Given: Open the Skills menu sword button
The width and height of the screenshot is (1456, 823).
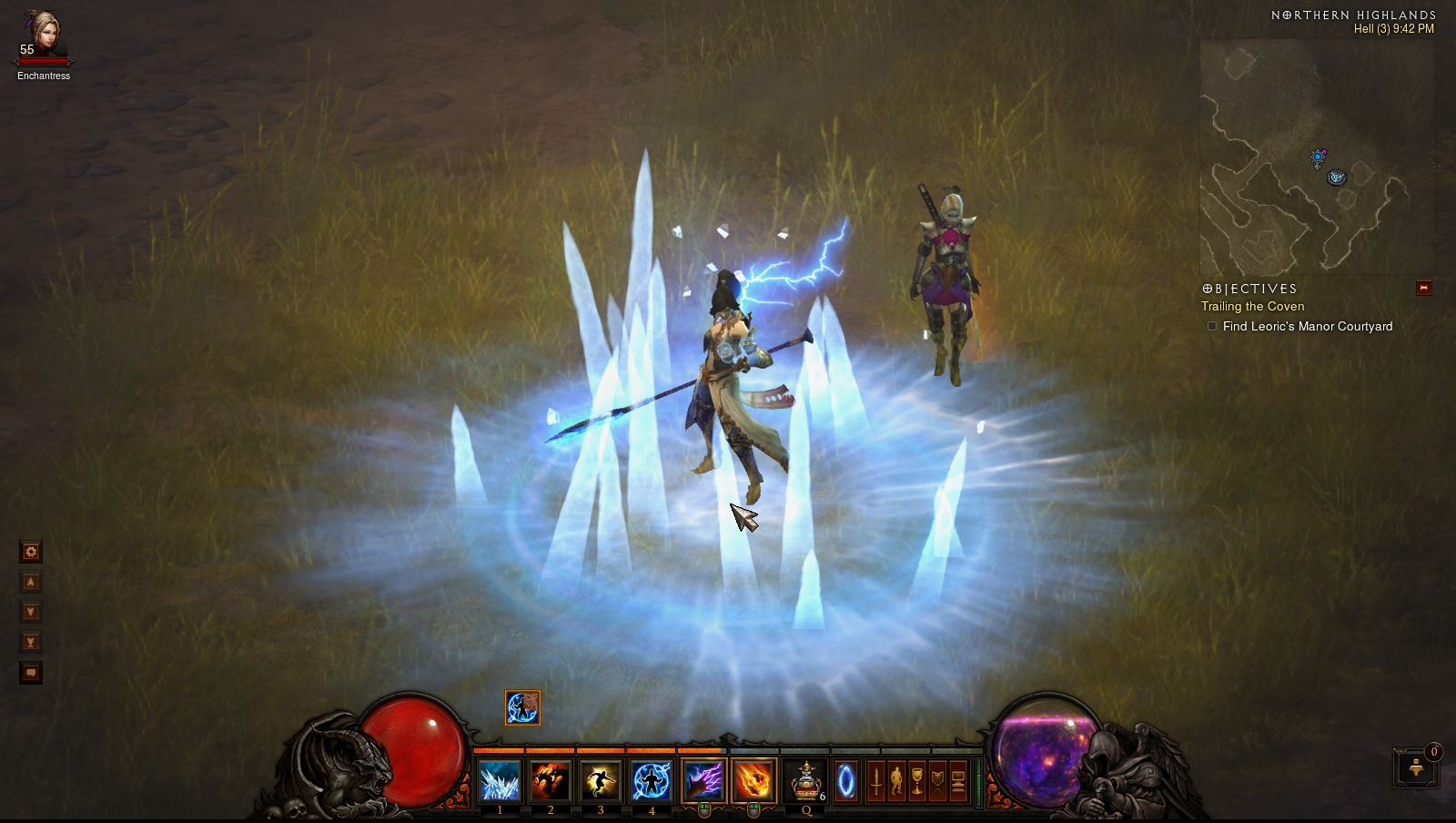Looking at the screenshot, I should point(875,781).
